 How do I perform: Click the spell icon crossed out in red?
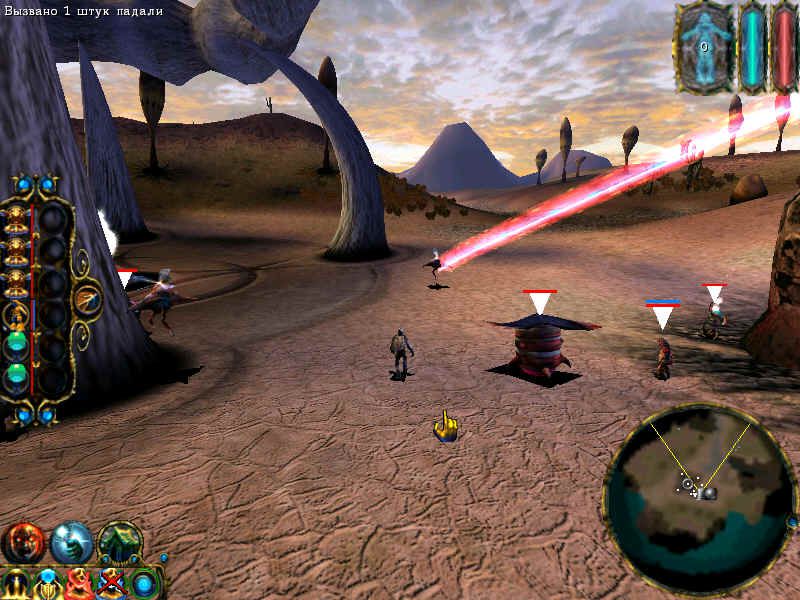111,584
